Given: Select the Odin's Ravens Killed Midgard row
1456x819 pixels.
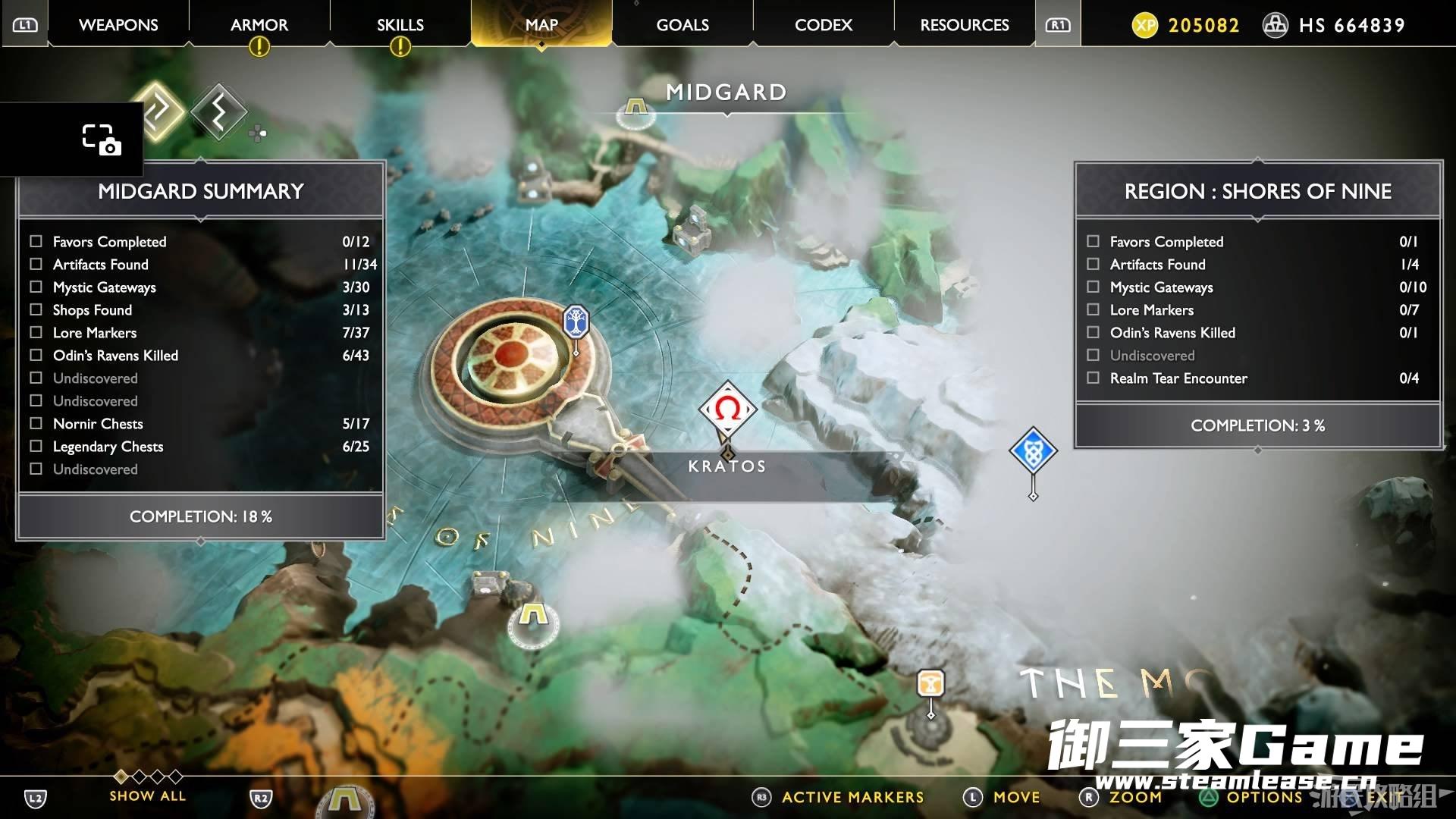Looking at the screenshot, I should click(x=200, y=356).
